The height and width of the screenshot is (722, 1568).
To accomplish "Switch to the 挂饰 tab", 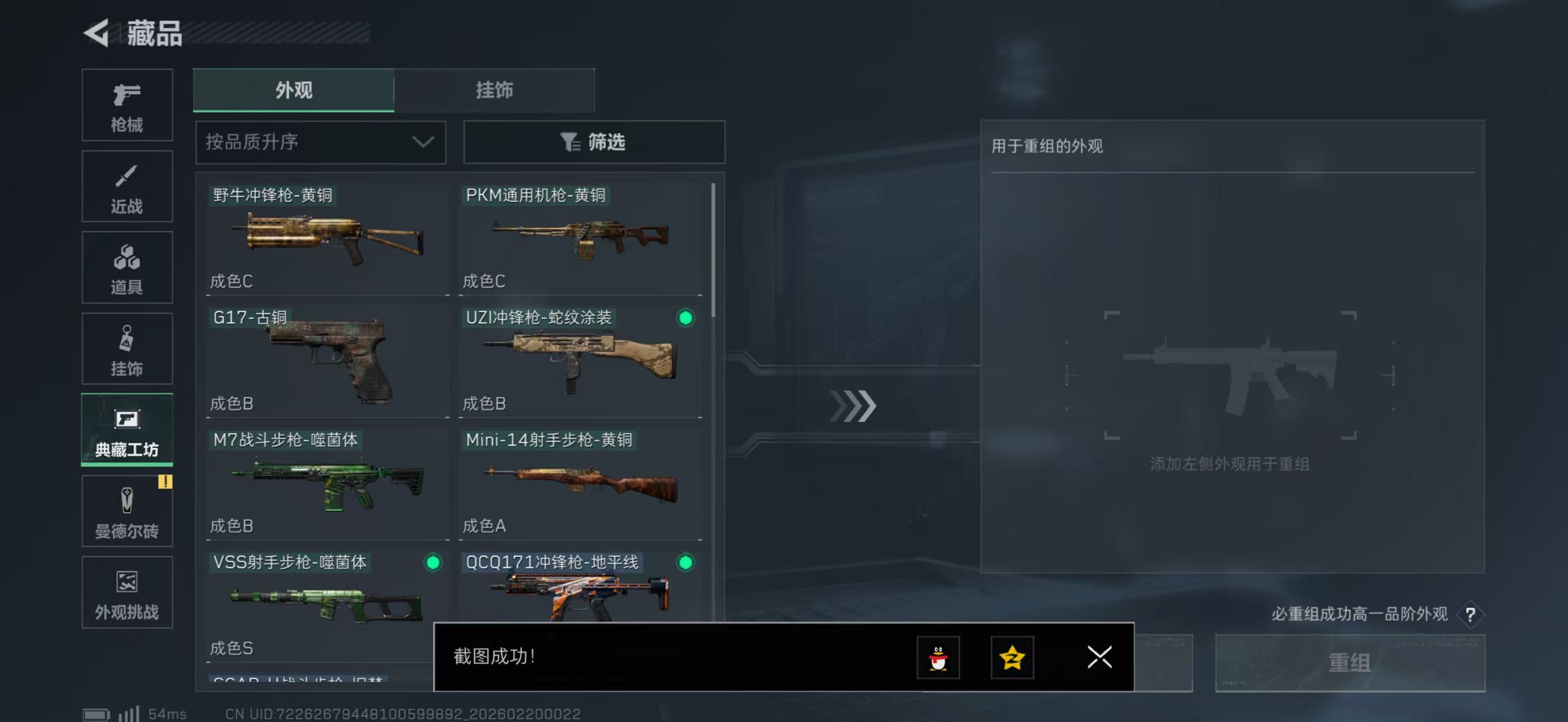I will [494, 90].
